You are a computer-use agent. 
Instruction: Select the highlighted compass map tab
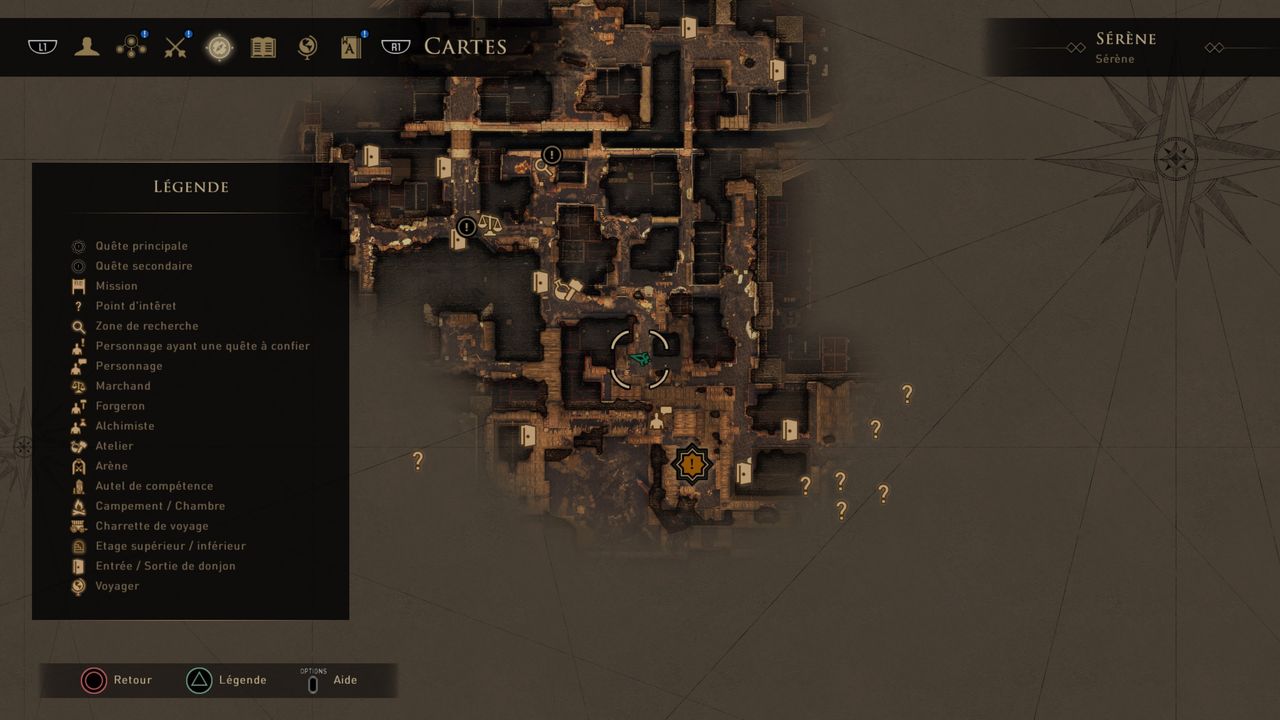point(219,47)
